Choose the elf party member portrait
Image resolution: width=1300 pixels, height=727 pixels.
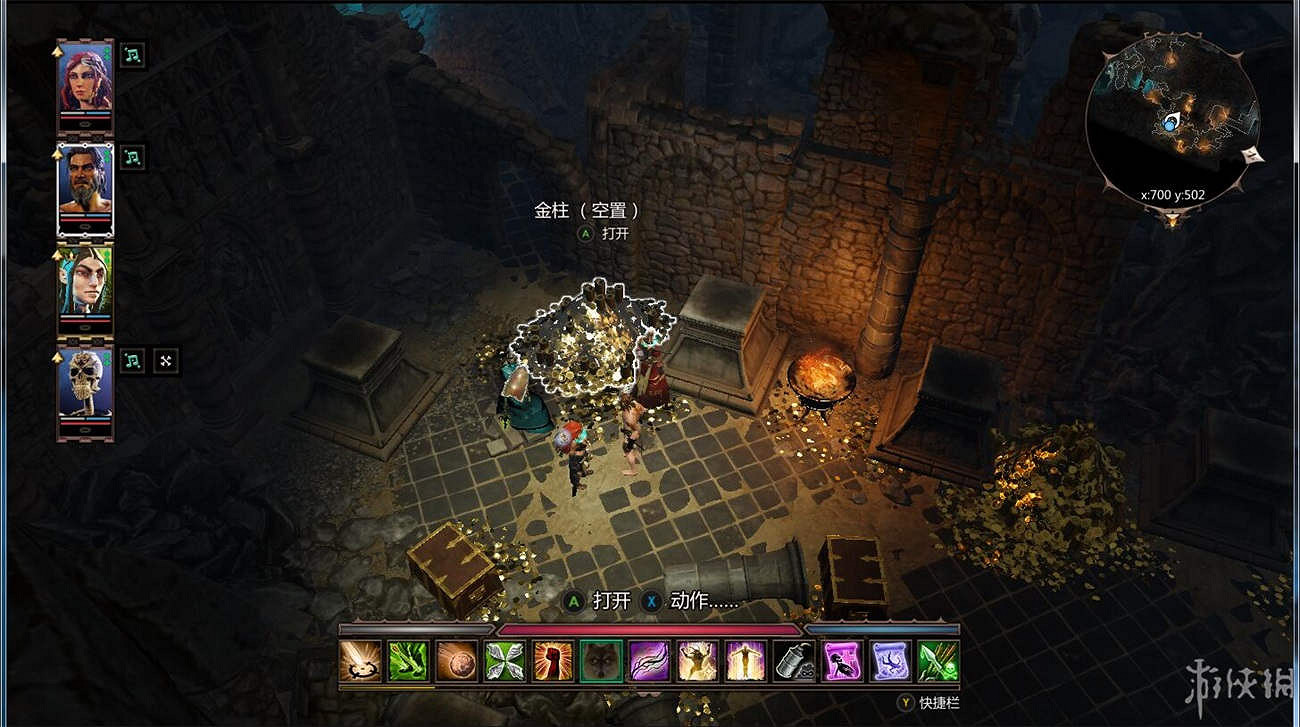pyautogui.click(x=85, y=284)
